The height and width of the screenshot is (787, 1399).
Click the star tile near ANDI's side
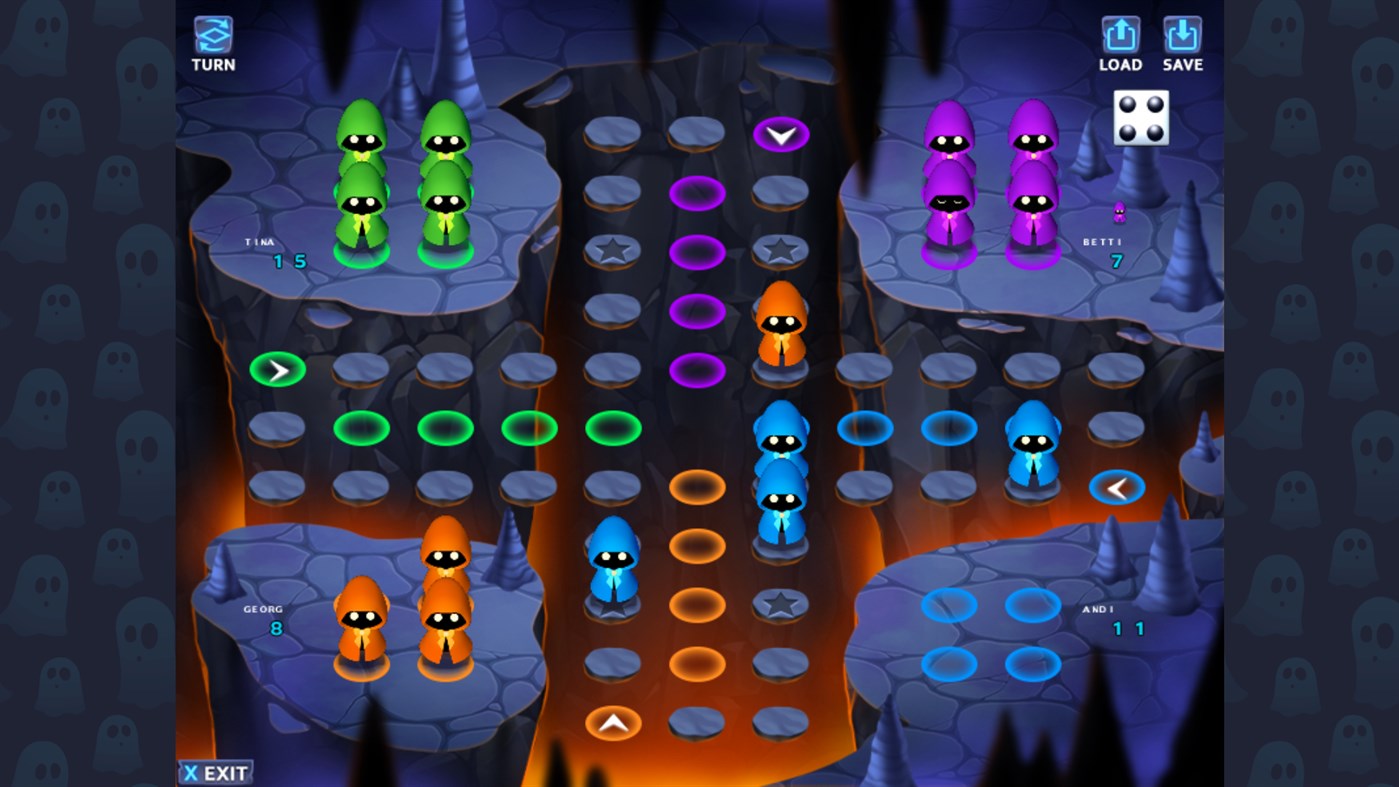[x=781, y=603]
